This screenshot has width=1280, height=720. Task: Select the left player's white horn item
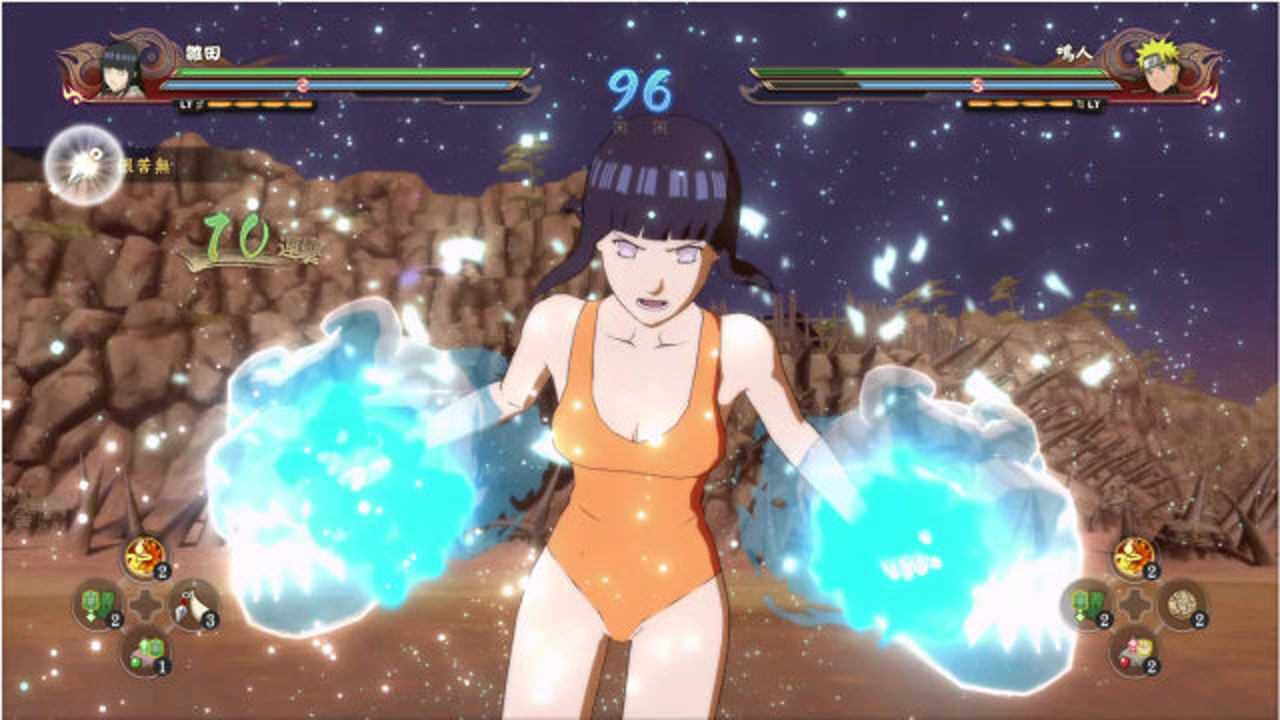click(192, 604)
